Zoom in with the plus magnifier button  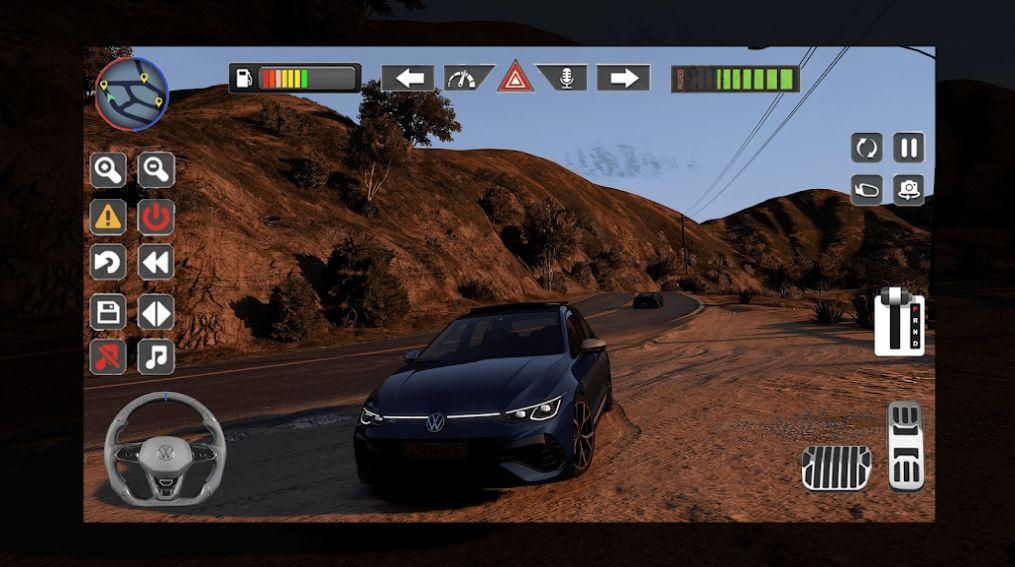108,170
